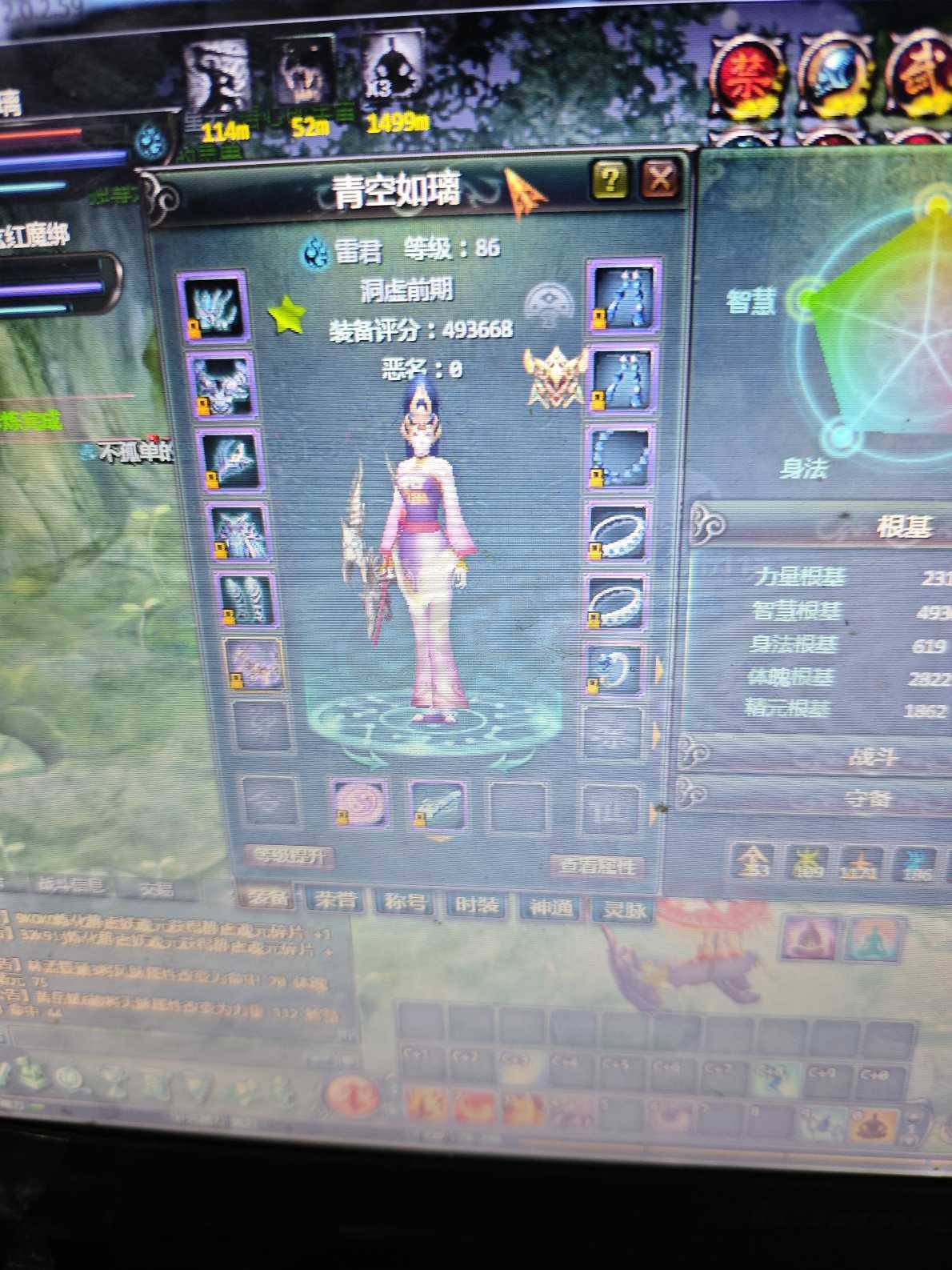
Task: Click the golden crest emblem icon
Action: [553, 377]
